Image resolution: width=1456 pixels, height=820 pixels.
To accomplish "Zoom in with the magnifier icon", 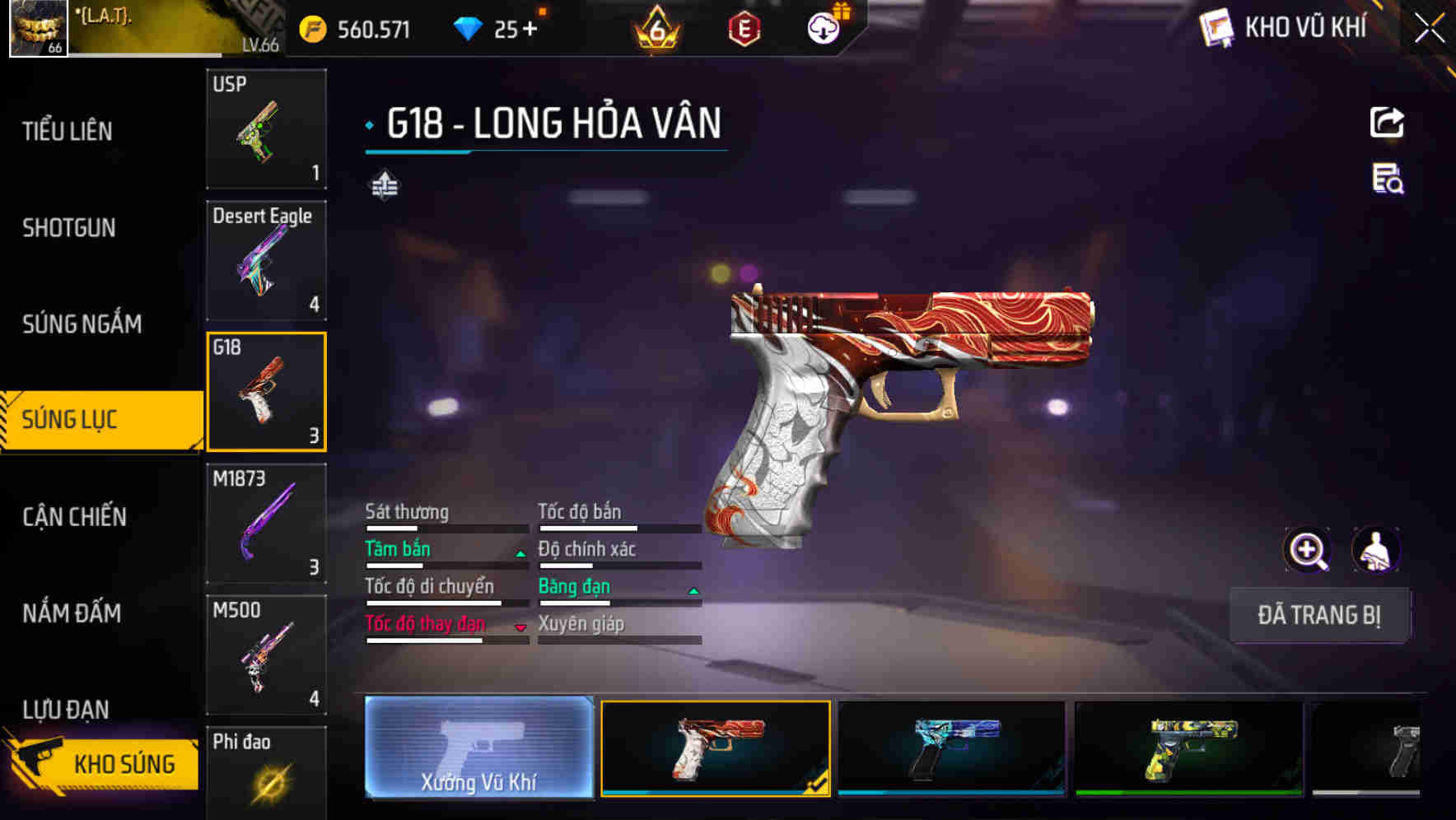I will tap(1308, 550).
